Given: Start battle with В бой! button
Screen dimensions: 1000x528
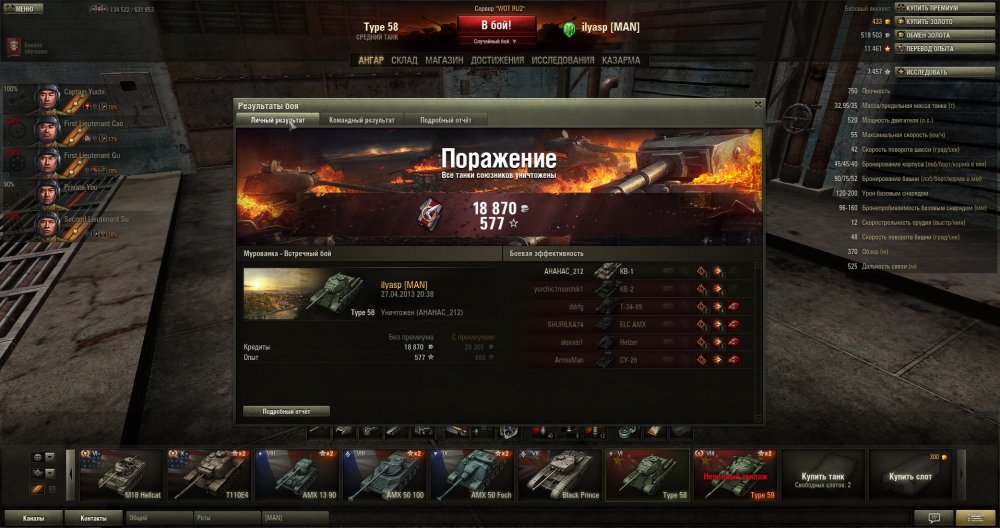Looking at the screenshot, I should point(499,26).
